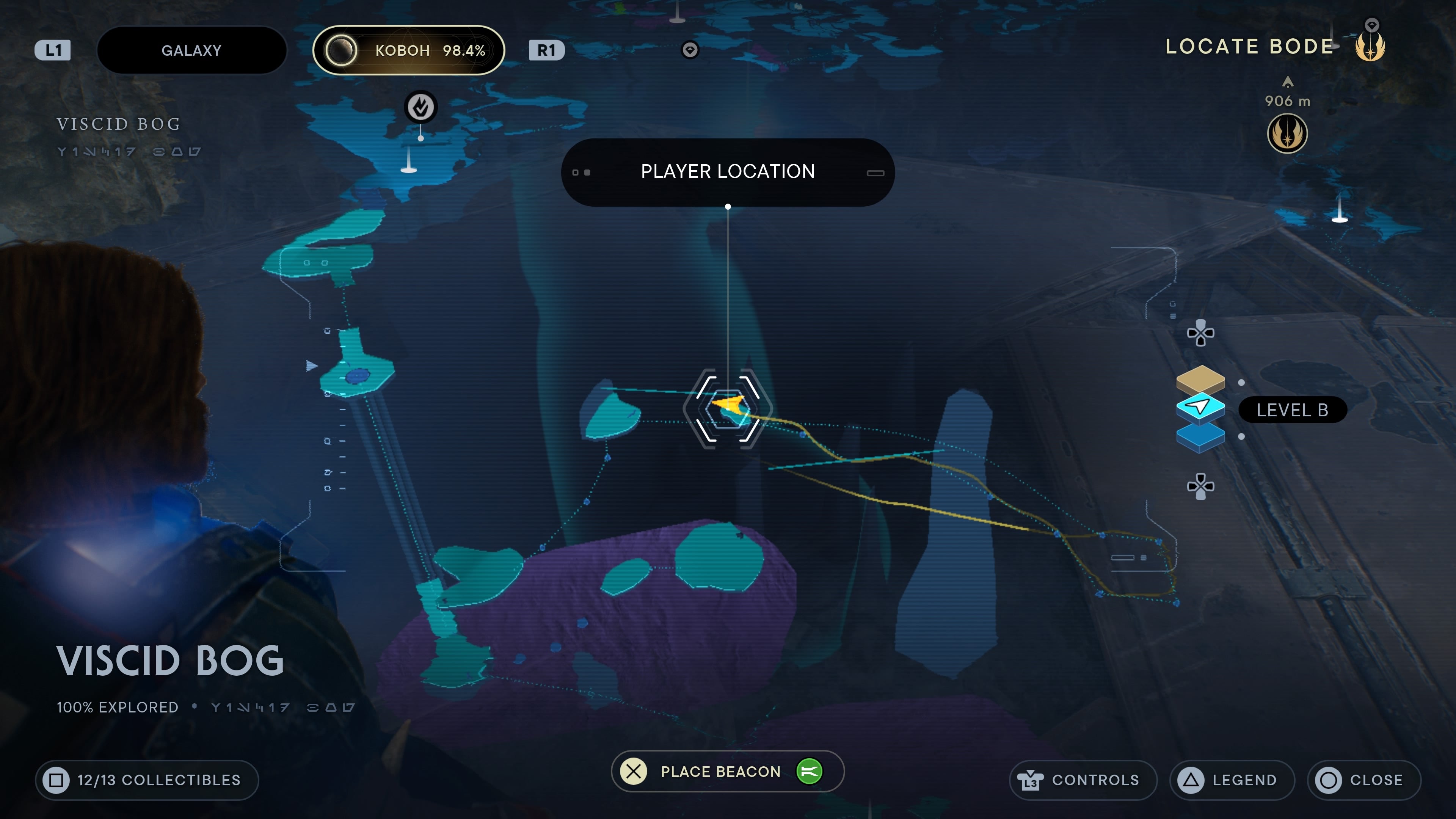Click the Jedi objective marker at 906 m
Viewport: 1456px width, 819px height.
(1287, 134)
